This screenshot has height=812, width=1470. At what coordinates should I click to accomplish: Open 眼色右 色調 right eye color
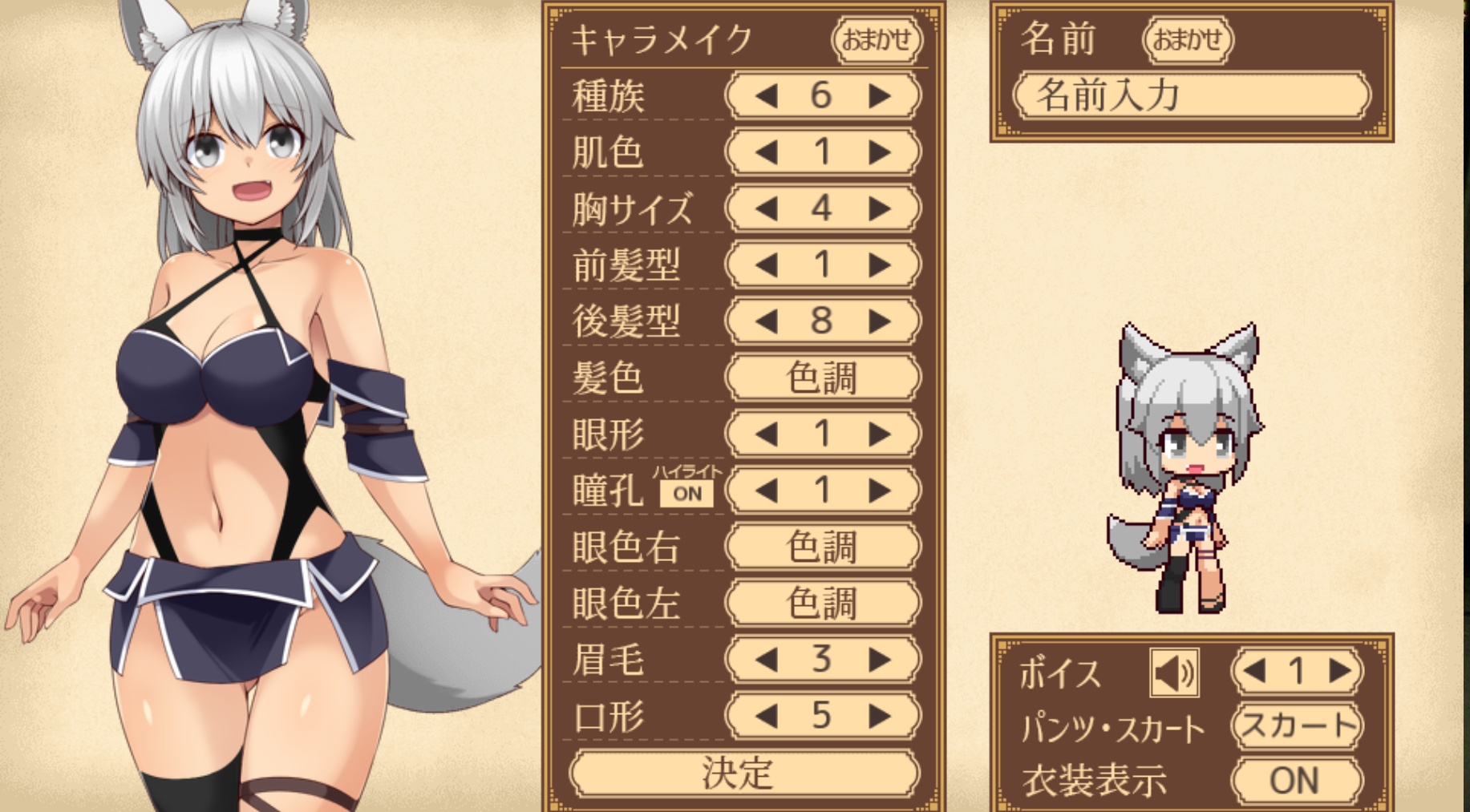click(822, 547)
